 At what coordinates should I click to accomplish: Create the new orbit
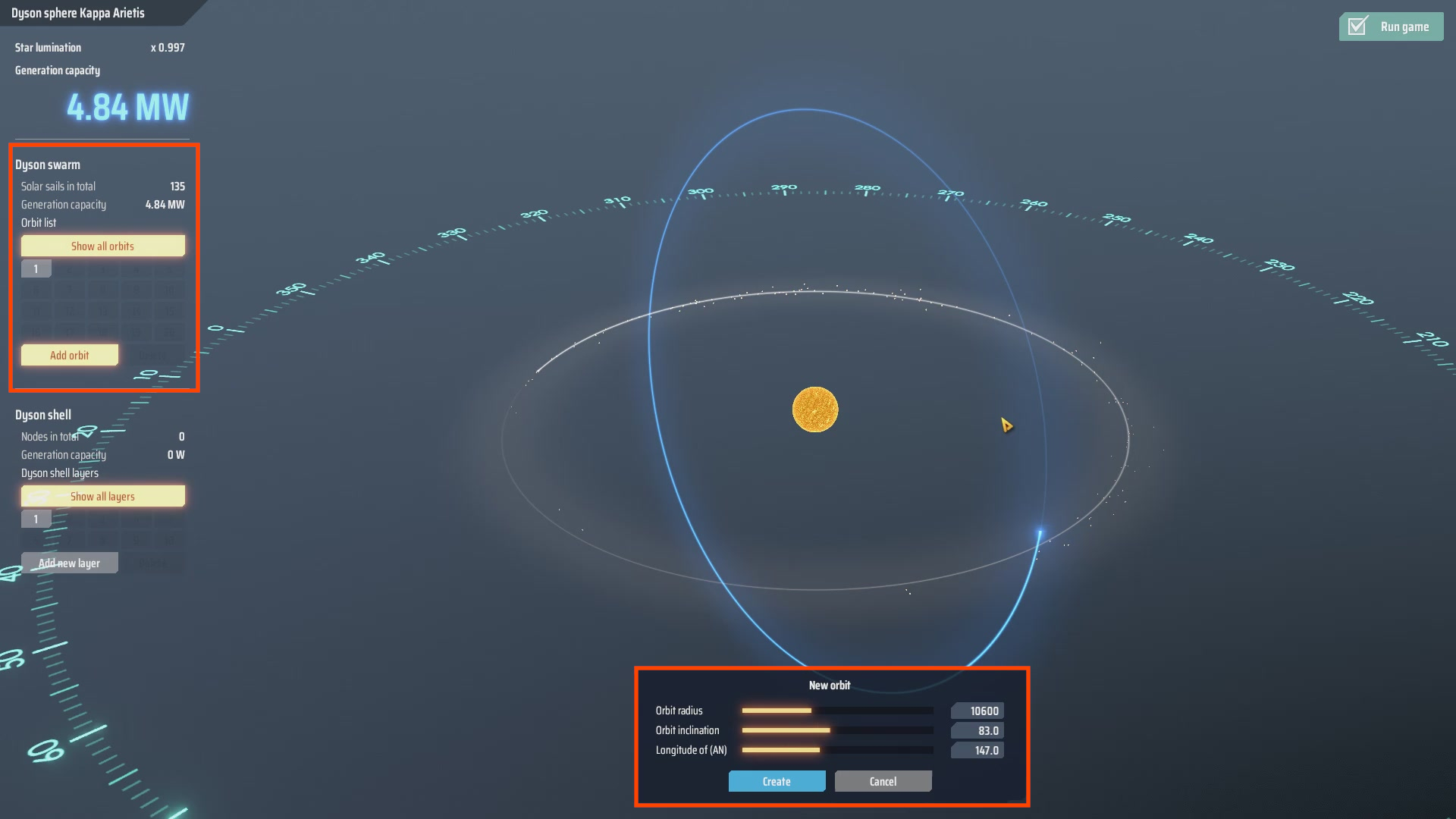[777, 781]
